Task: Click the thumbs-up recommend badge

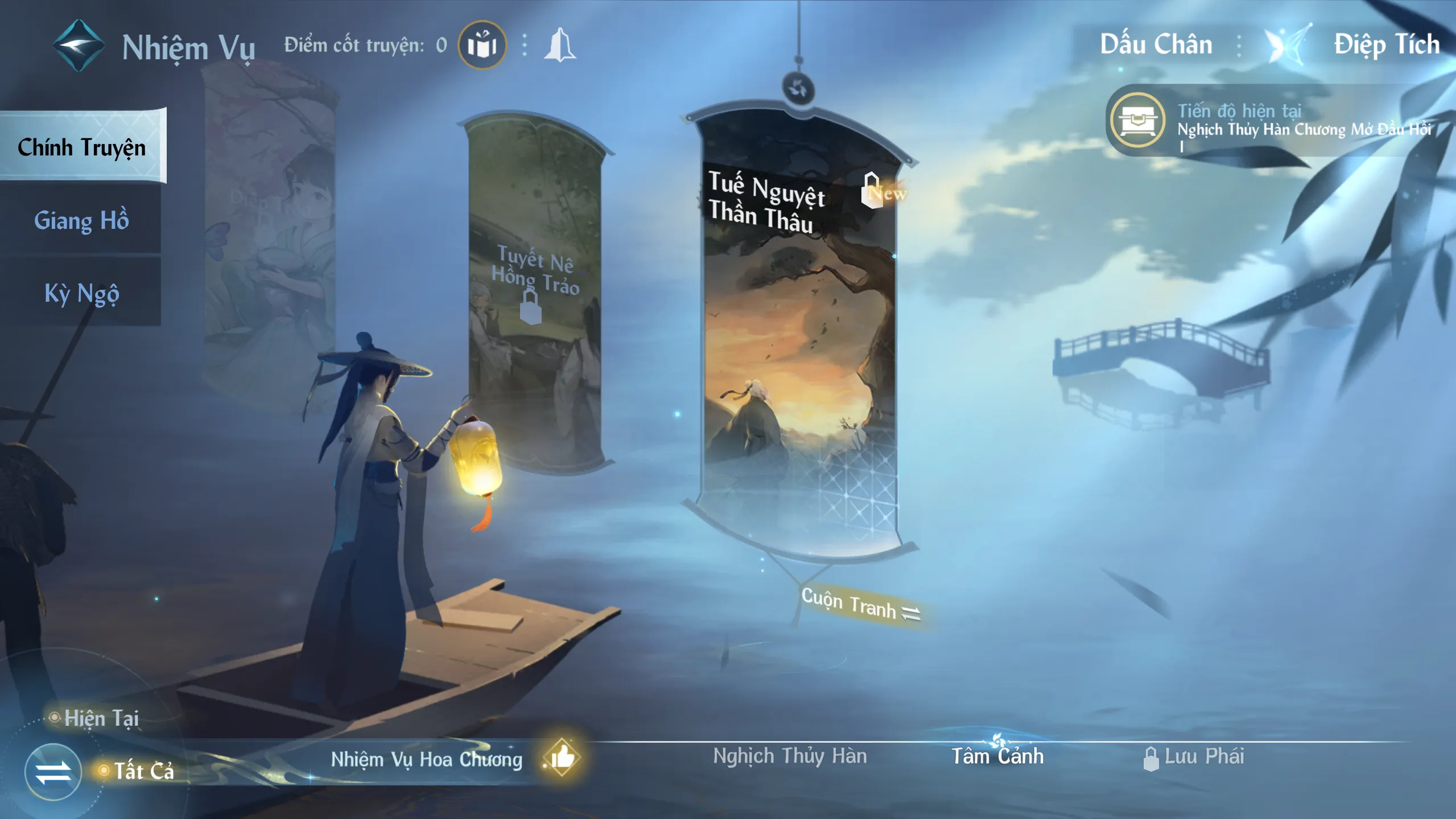Action: pos(562,758)
